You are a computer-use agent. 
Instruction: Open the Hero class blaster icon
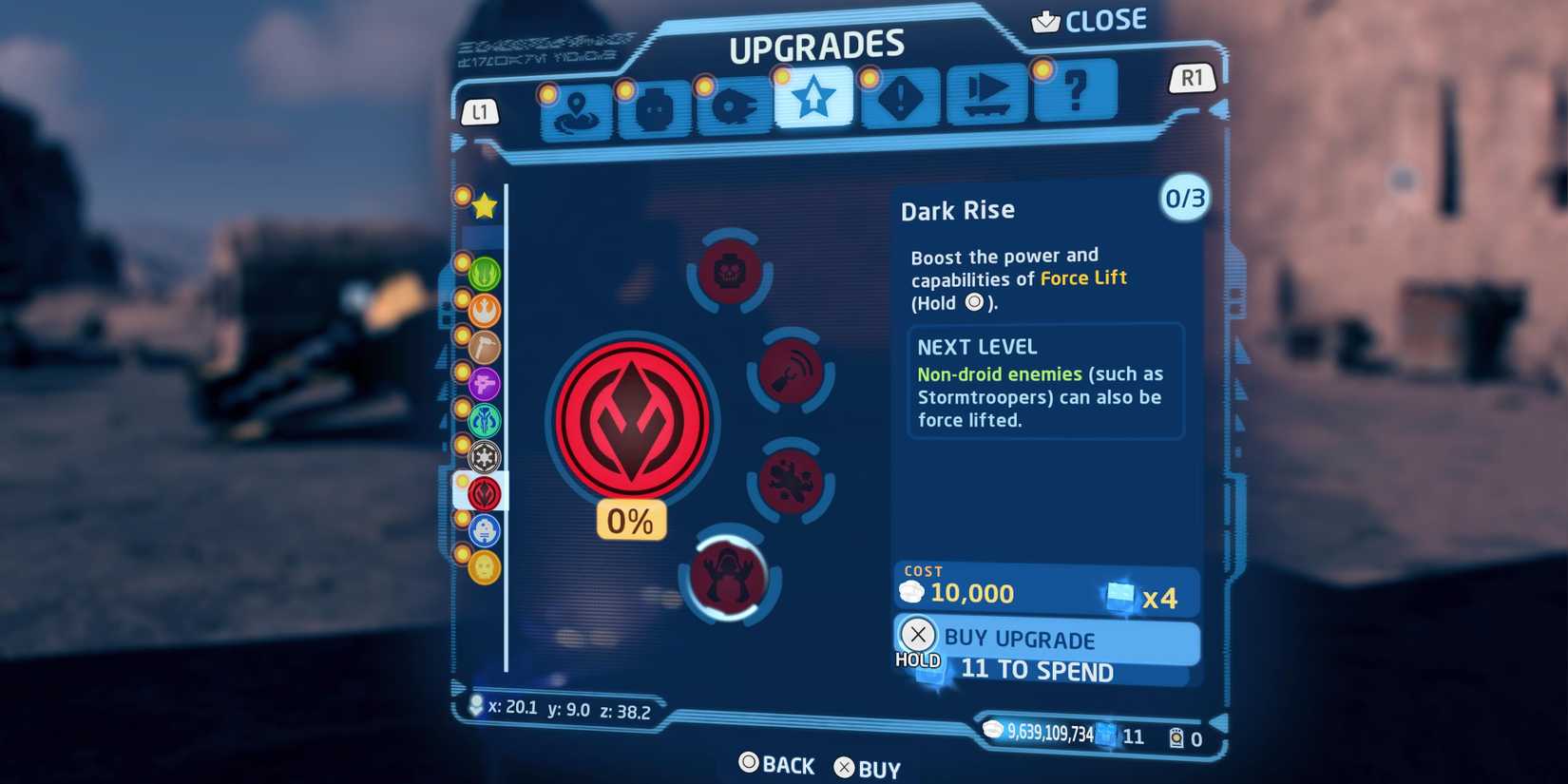(483, 385)
